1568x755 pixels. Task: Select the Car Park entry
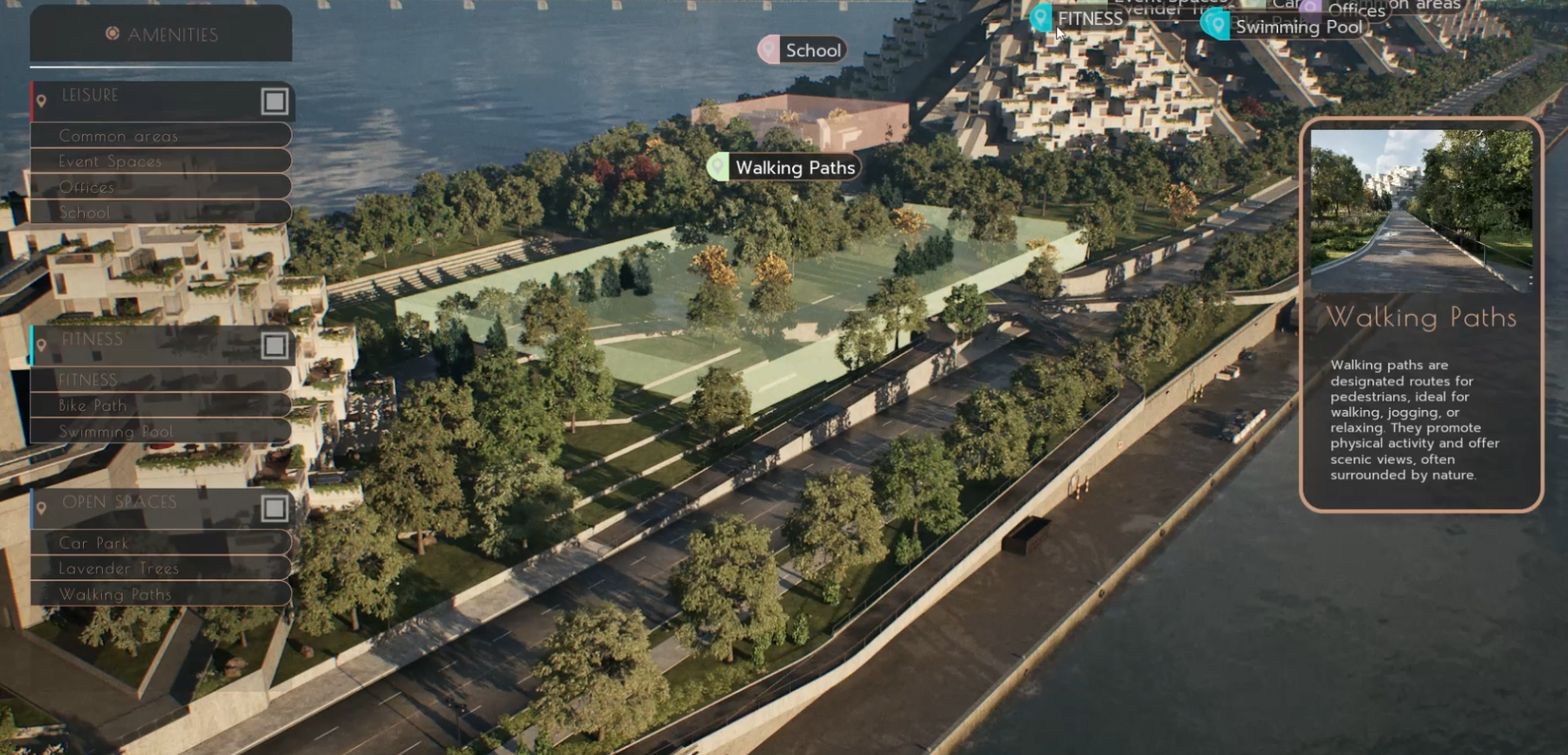click(161, 543)
